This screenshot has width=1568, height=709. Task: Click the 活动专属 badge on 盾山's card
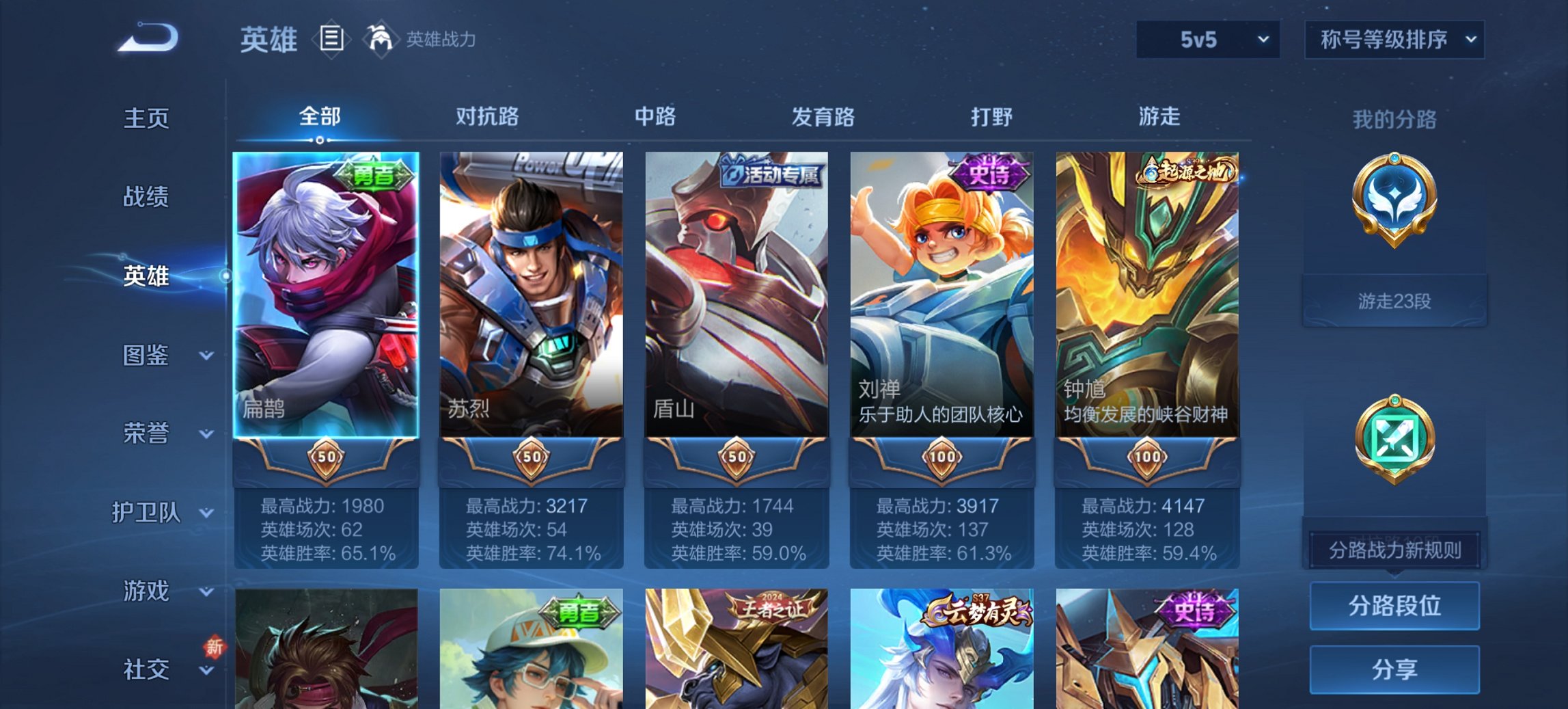pos(771,173)
